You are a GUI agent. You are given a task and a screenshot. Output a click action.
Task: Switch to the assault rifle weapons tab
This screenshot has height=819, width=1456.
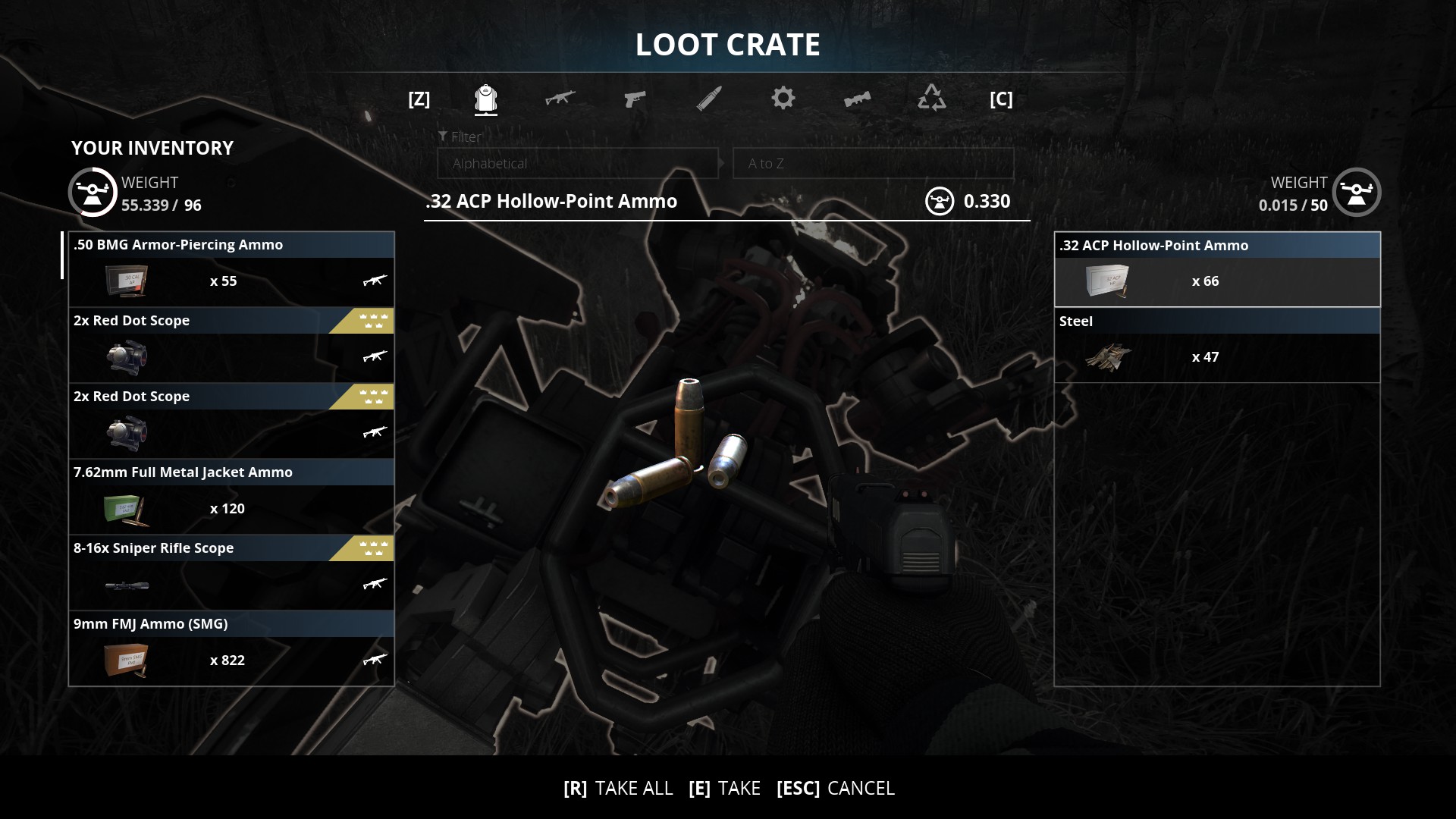[x=560, y=99]
